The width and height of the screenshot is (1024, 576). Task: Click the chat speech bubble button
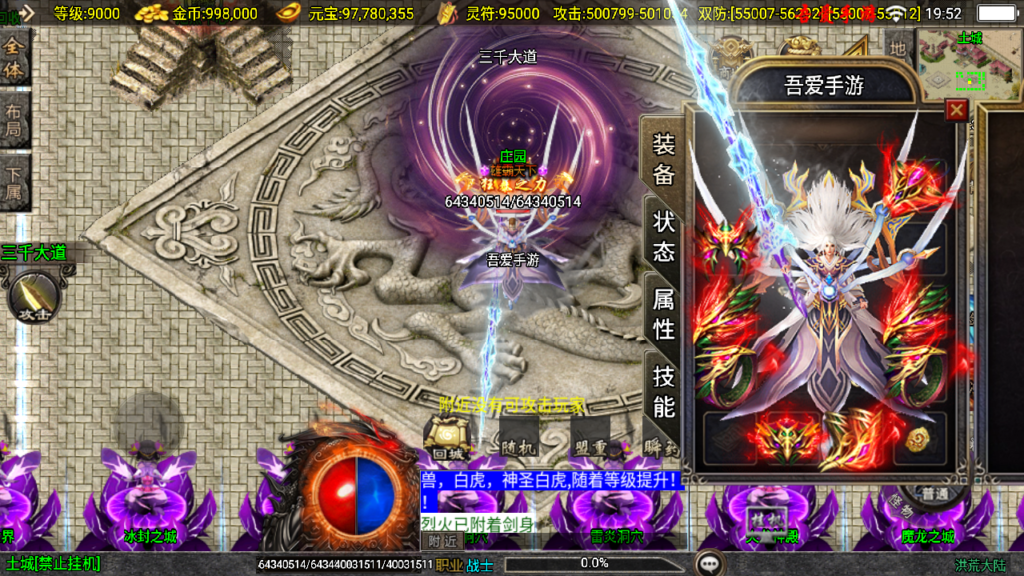coord(709,563)
